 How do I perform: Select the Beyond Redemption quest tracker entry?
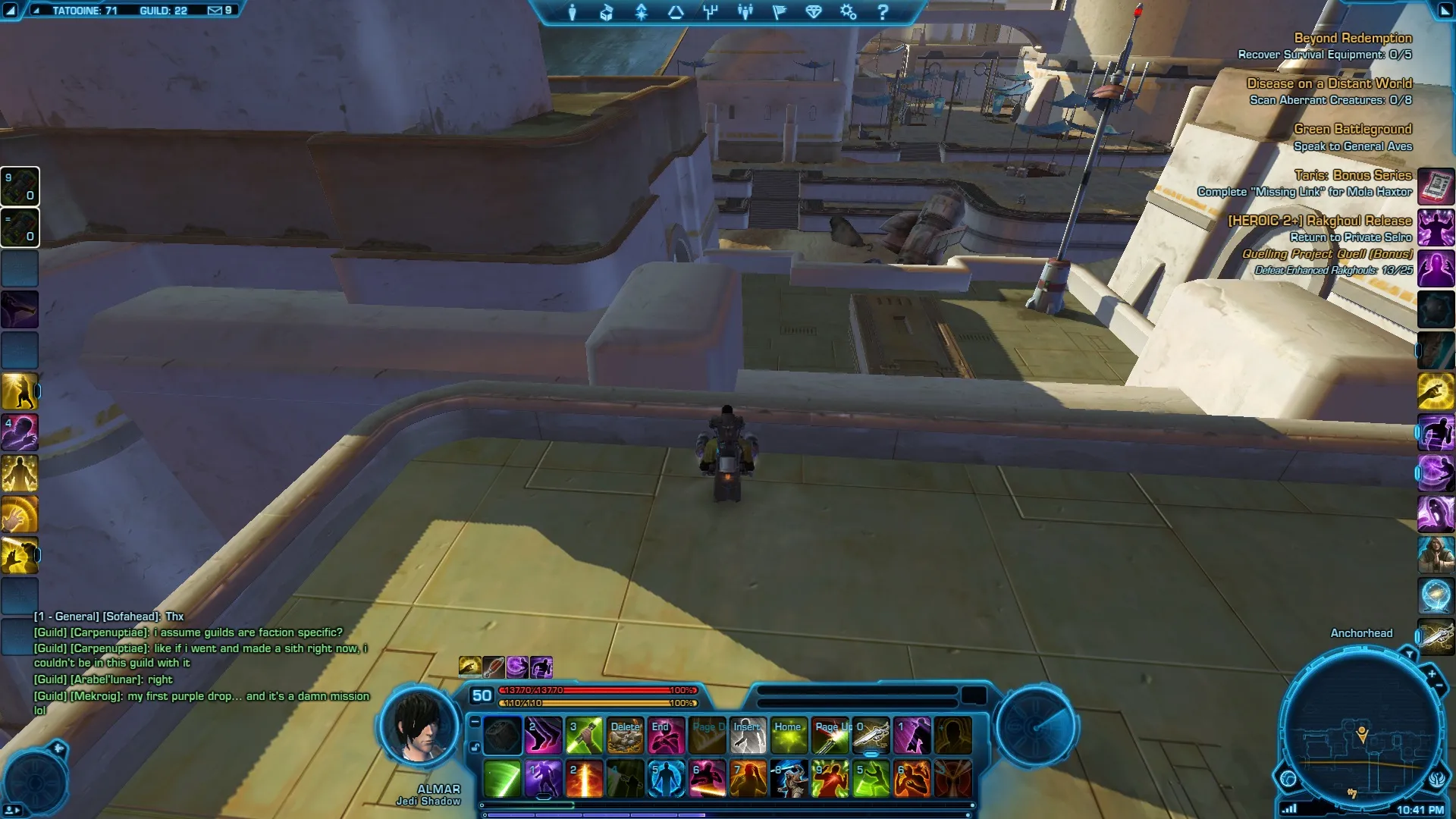pos(1353,38)
